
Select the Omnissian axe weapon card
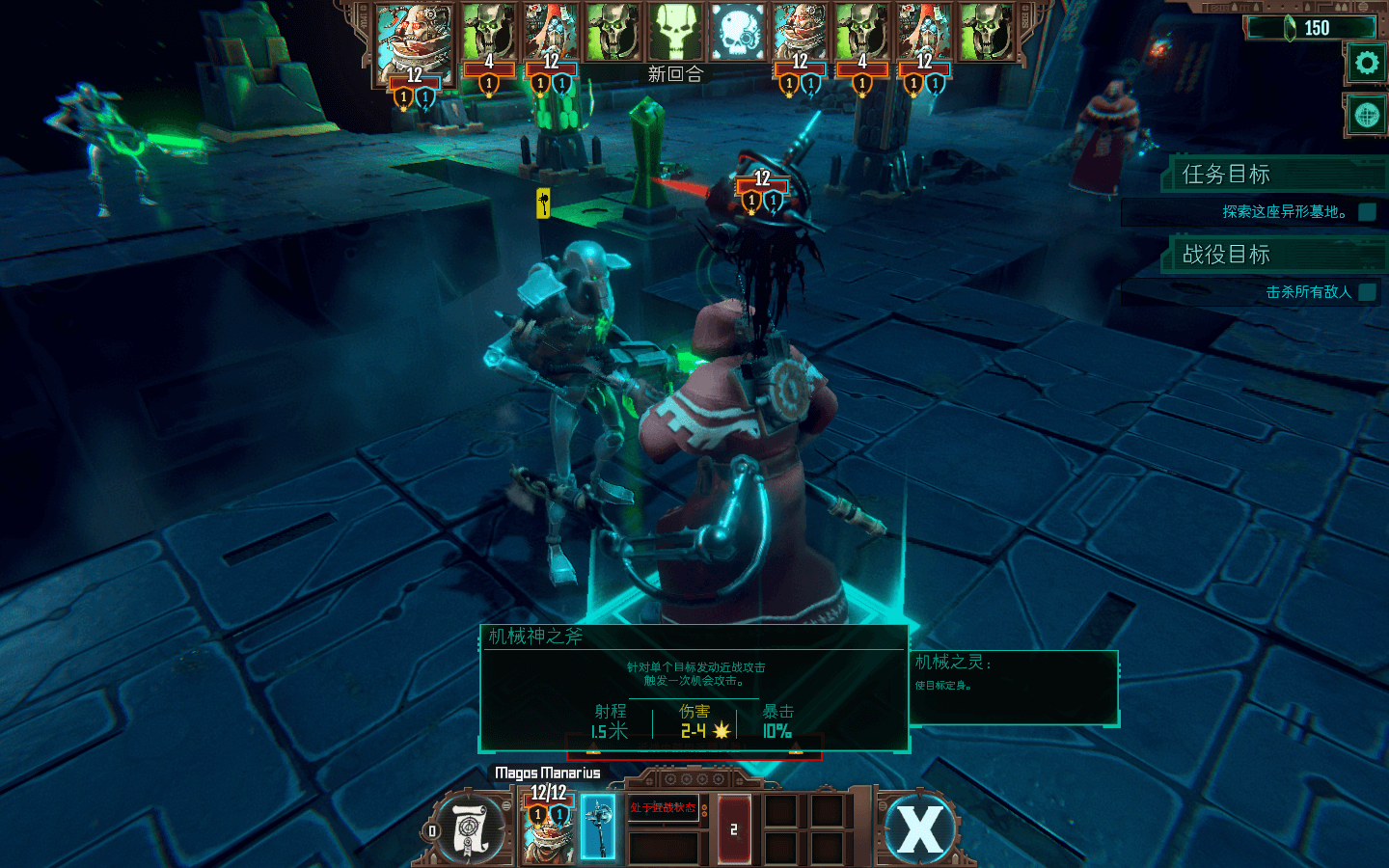click(598, 827)
